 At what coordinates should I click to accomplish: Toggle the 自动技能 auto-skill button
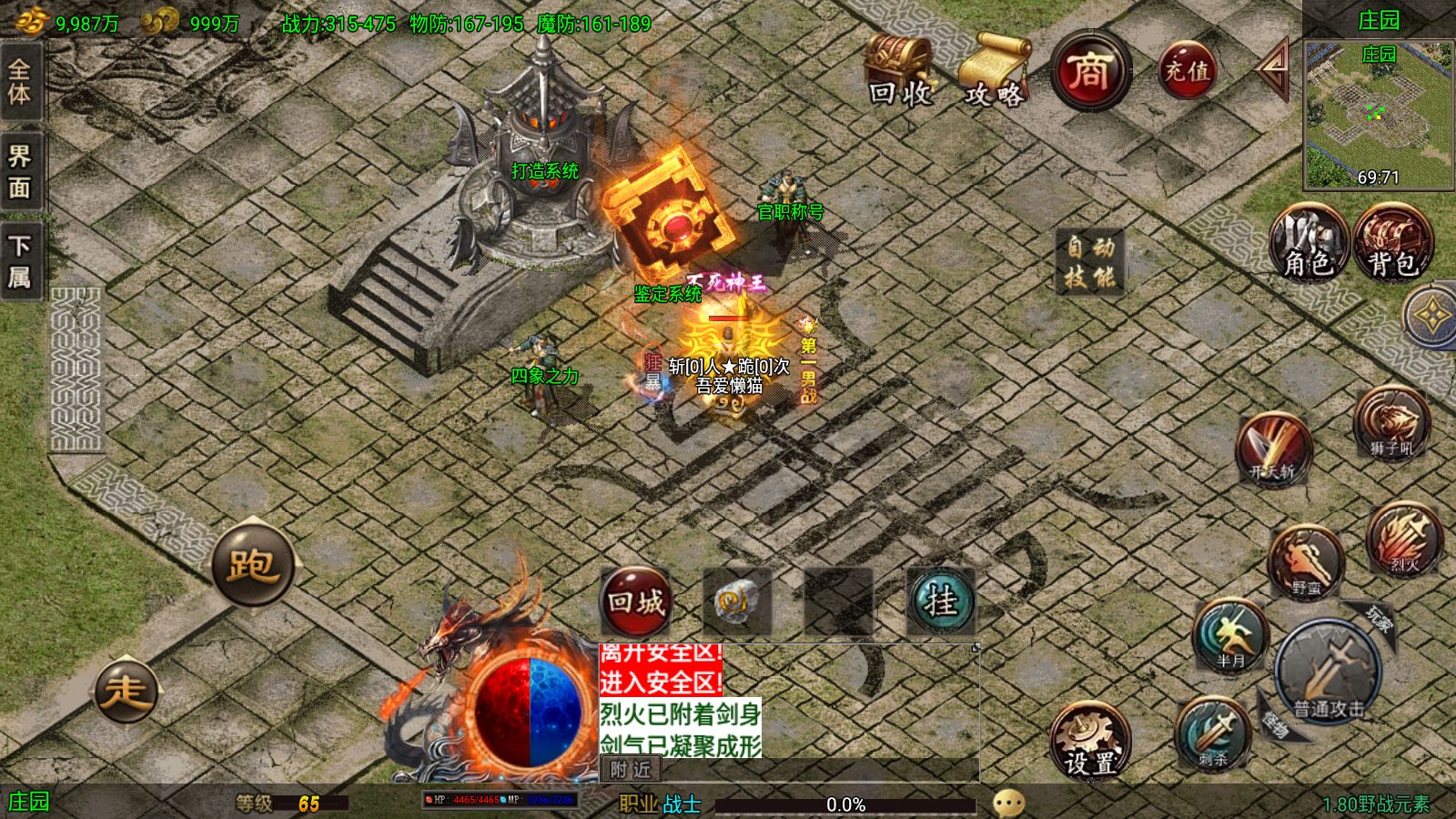pos(1090,261)
